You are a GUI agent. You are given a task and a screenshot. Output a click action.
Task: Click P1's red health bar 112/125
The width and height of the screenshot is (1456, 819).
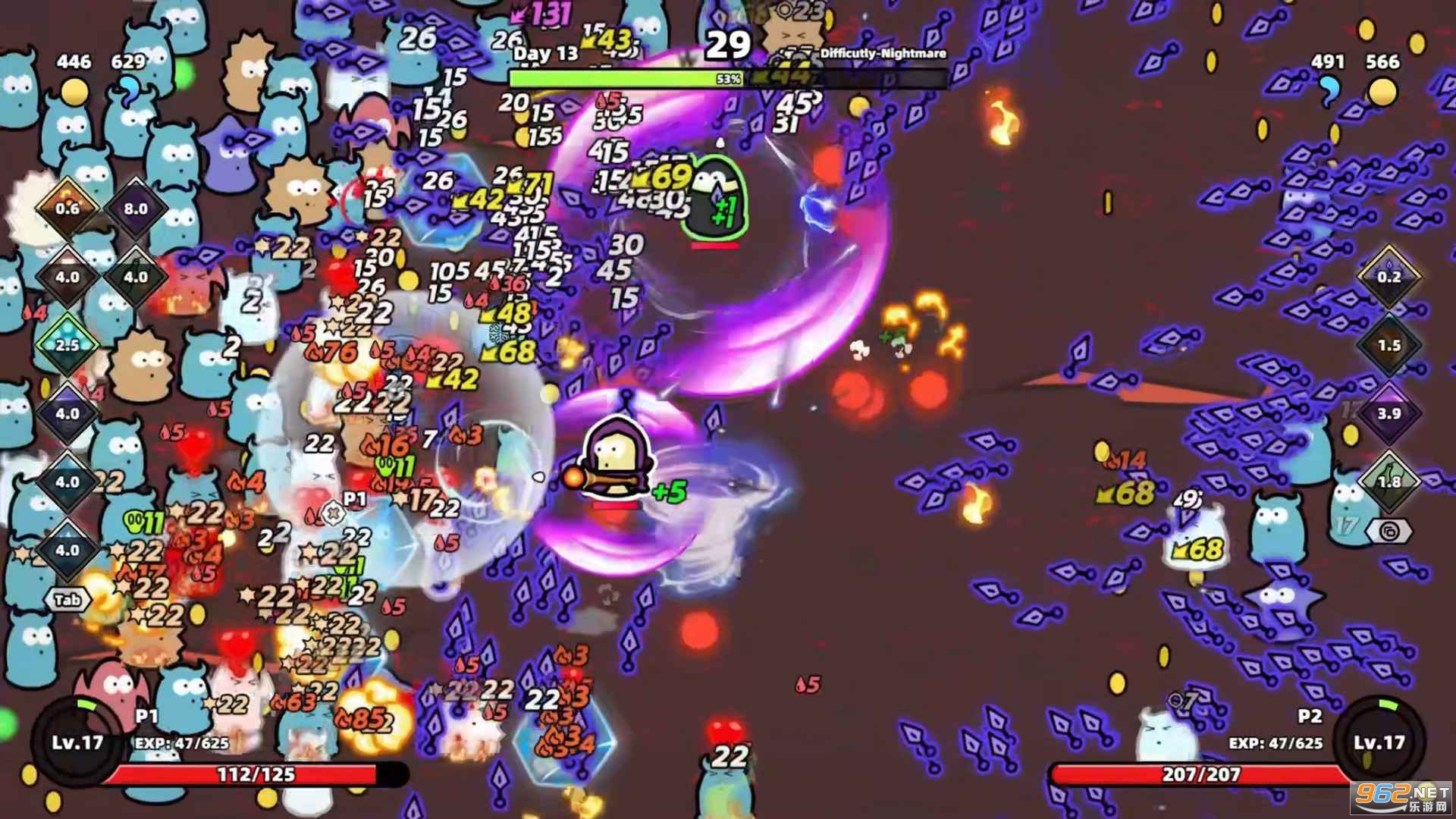tap(258, 776)
